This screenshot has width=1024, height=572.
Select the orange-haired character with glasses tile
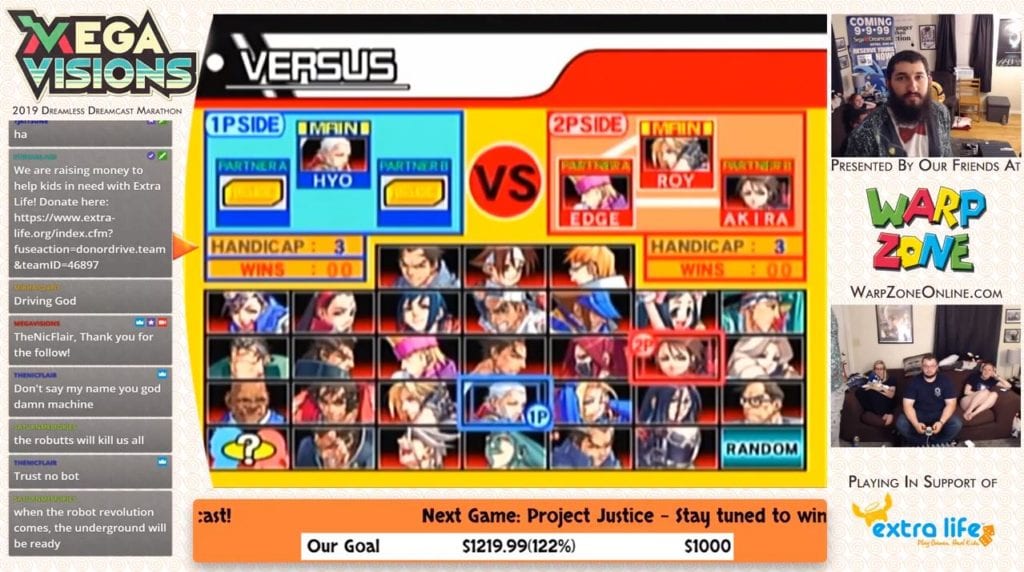(x=590, y=267)
